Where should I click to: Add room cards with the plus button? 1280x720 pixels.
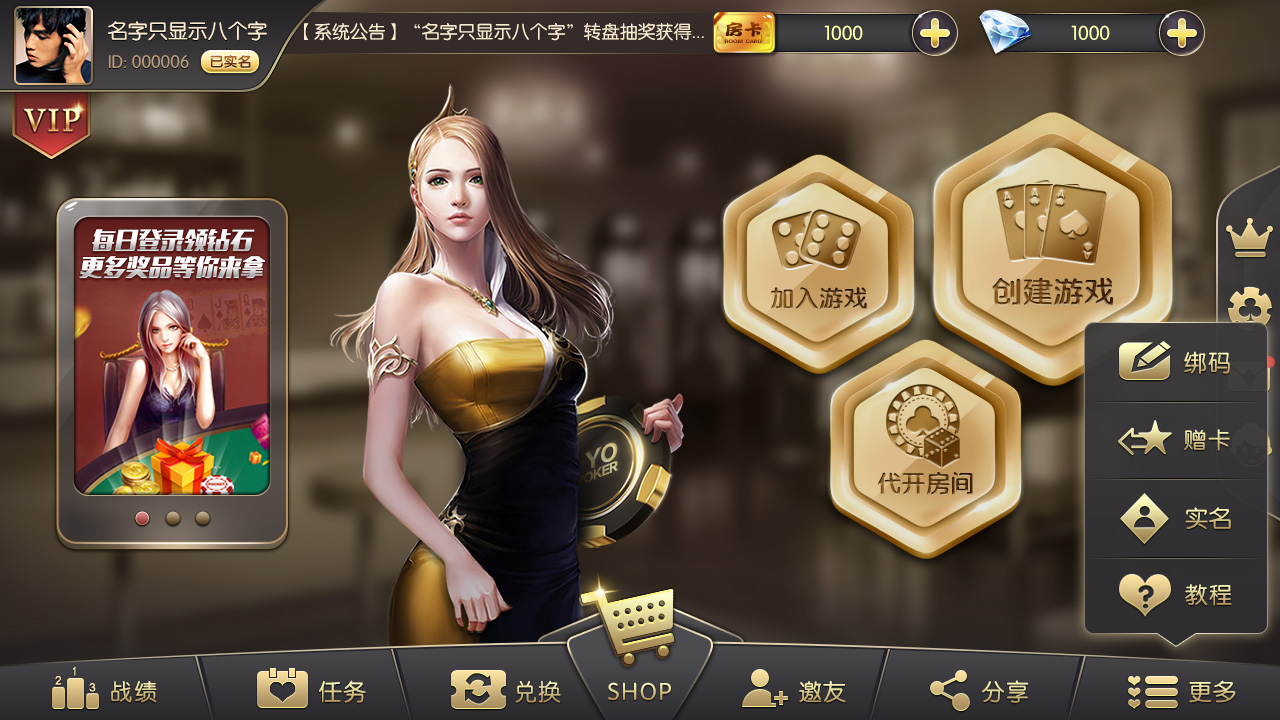935,33
